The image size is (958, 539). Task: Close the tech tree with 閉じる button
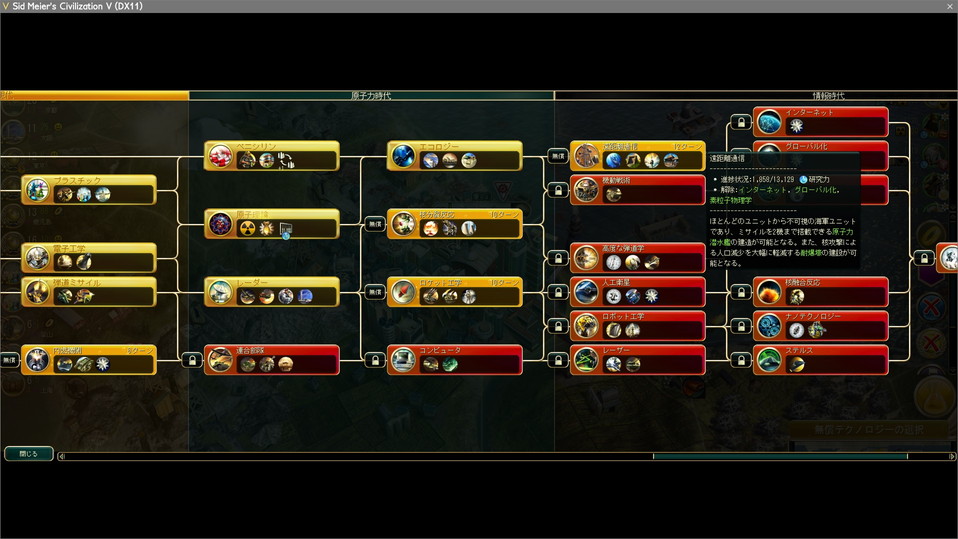(29, 453)
